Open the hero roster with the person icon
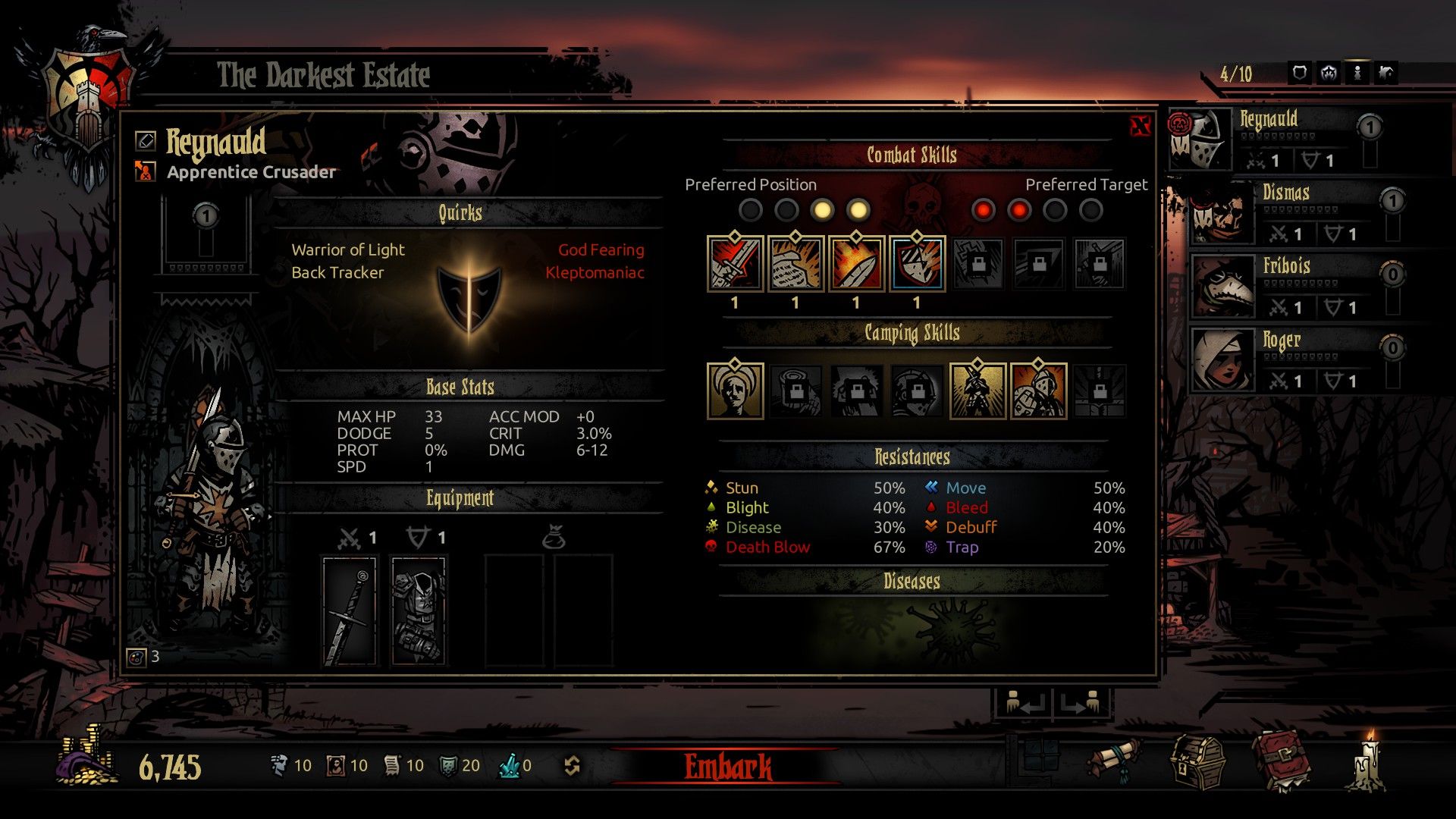The height and width of the screenshot is (819, 1456). tap(1357, 71)
